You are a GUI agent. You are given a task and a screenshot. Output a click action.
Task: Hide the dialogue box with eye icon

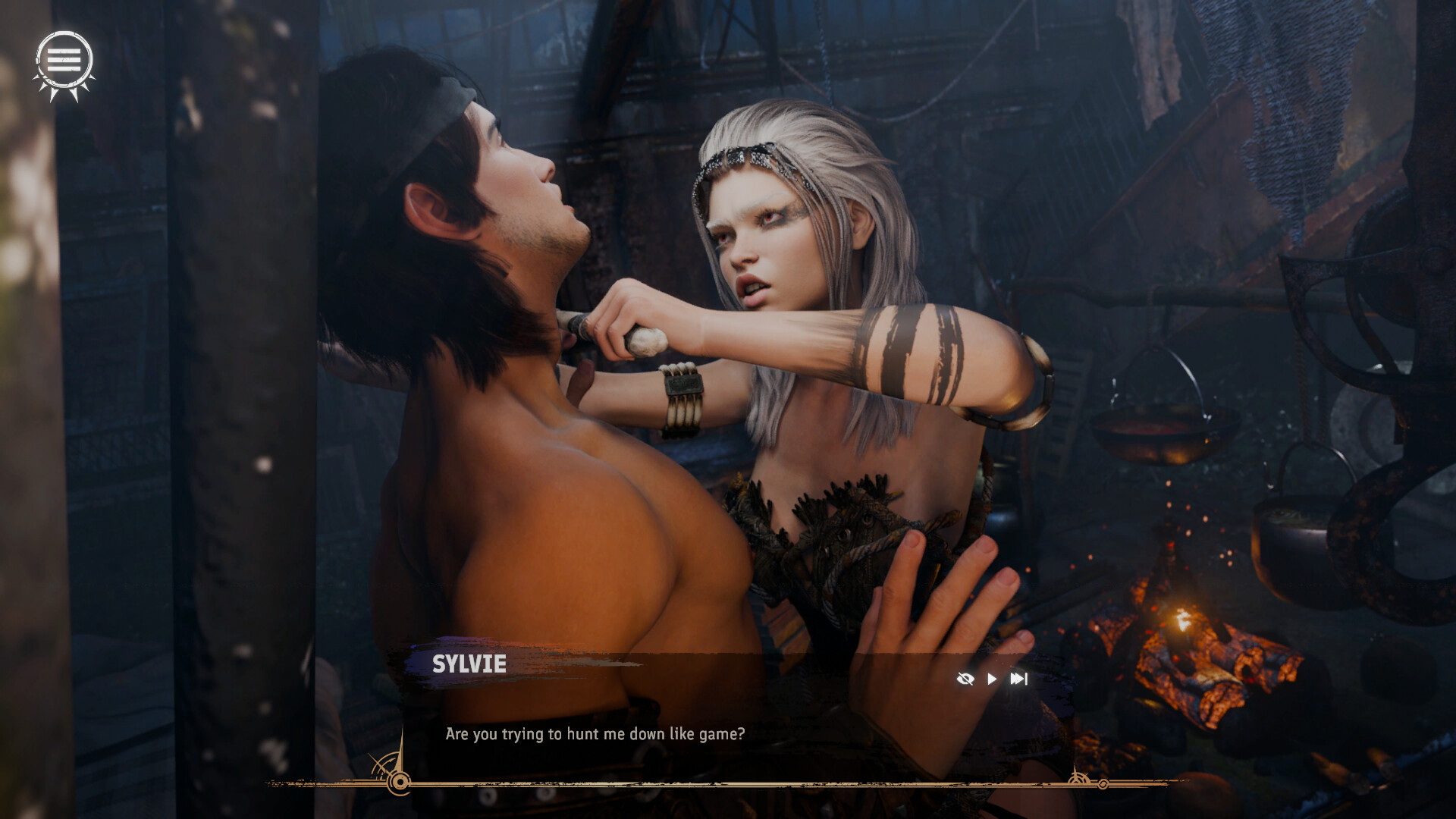[x=965, y=679]
